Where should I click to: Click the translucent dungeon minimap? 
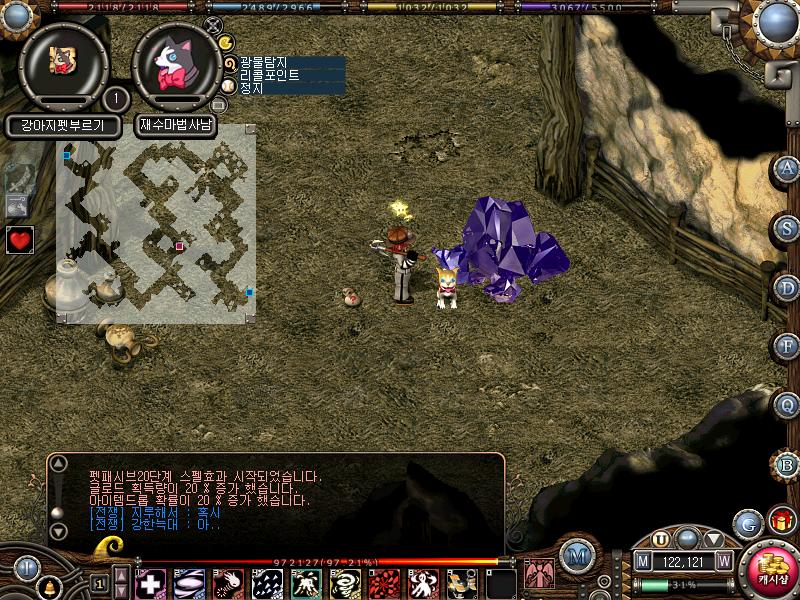pos(156,223)
